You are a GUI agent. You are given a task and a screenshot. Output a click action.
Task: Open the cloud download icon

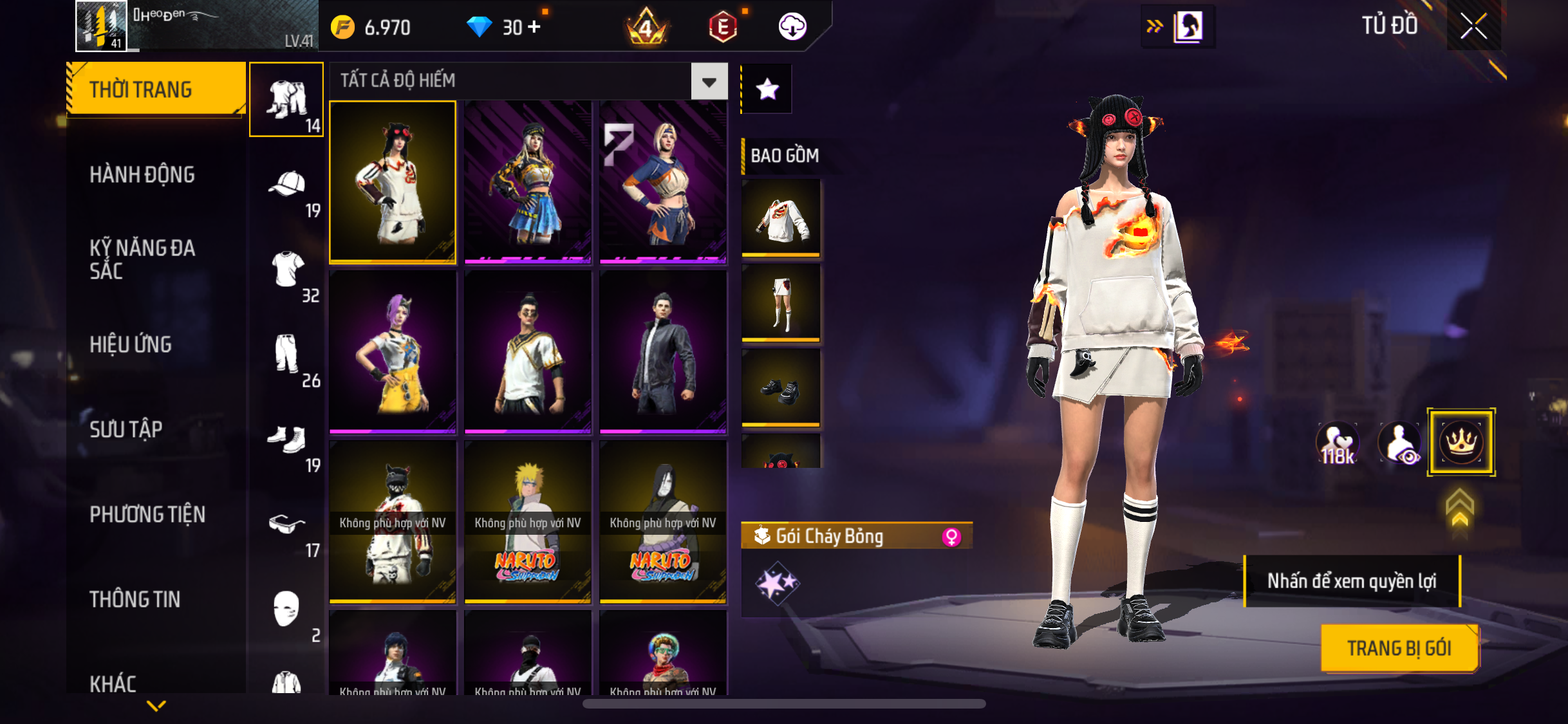click(x=792, y=27)
